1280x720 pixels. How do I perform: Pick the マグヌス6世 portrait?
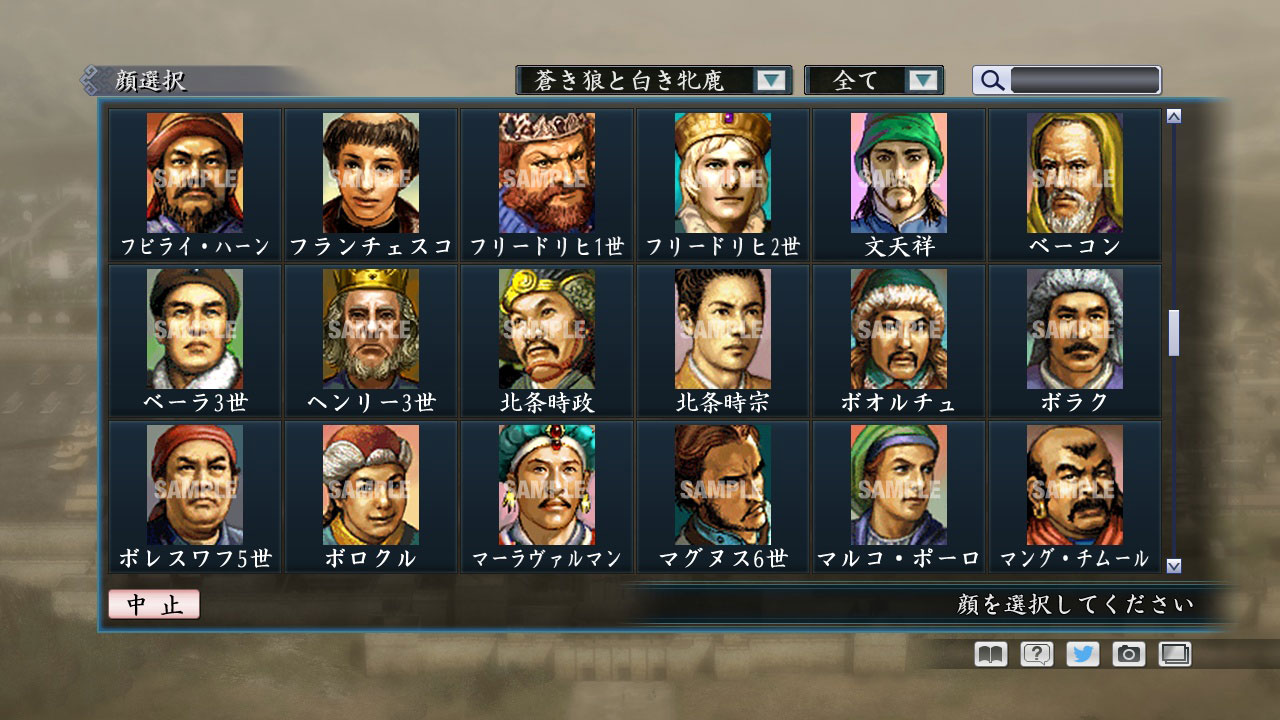[x=722, y=485]
